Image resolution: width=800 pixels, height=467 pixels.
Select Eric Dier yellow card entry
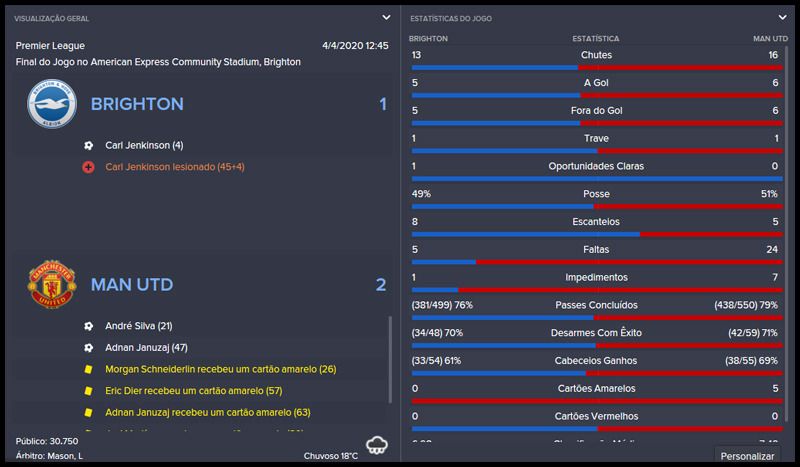point(193,390)
